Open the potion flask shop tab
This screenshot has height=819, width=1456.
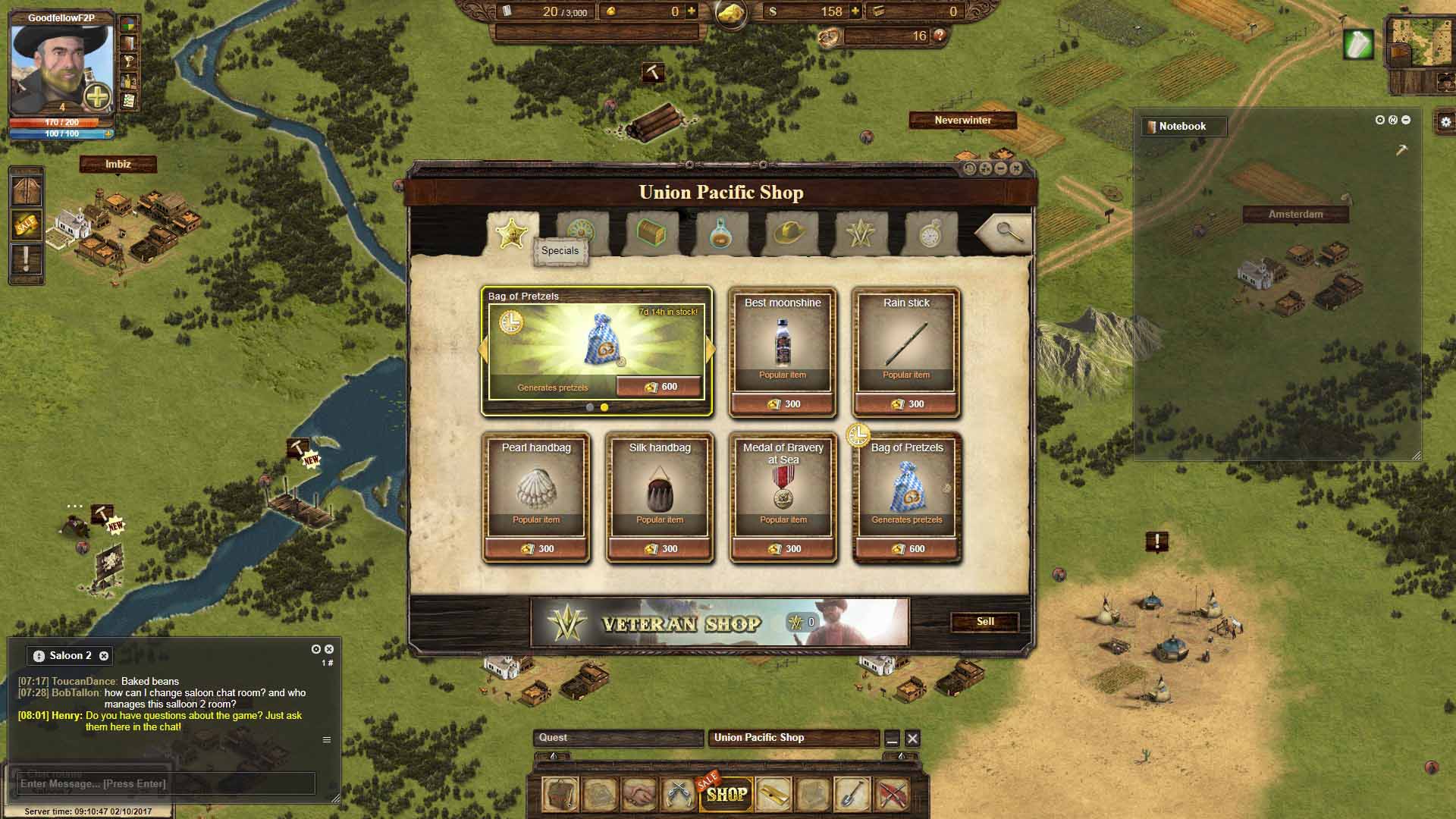pyautogui.click(x=720, y=234)
